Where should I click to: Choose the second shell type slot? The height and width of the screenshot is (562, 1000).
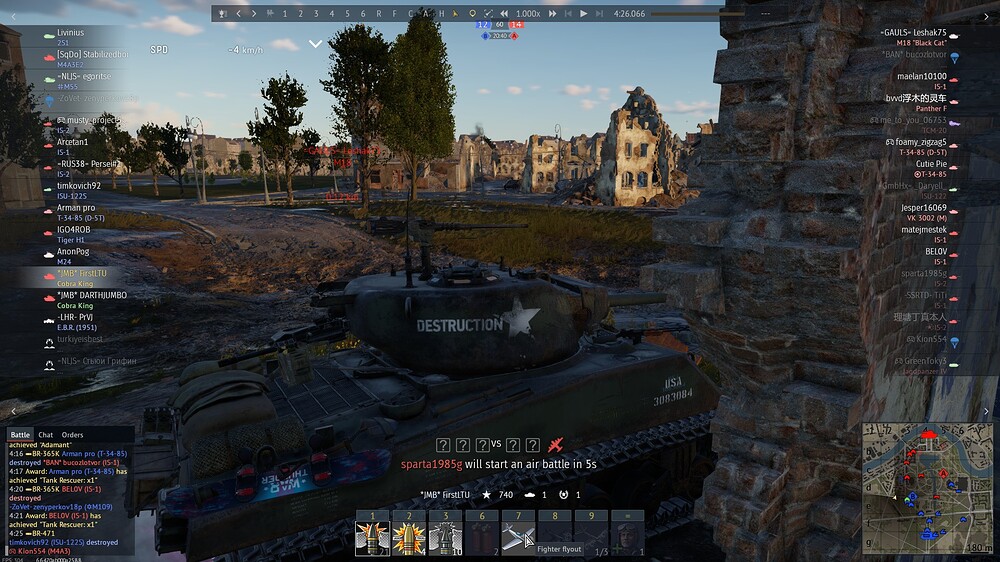point(407,537)
